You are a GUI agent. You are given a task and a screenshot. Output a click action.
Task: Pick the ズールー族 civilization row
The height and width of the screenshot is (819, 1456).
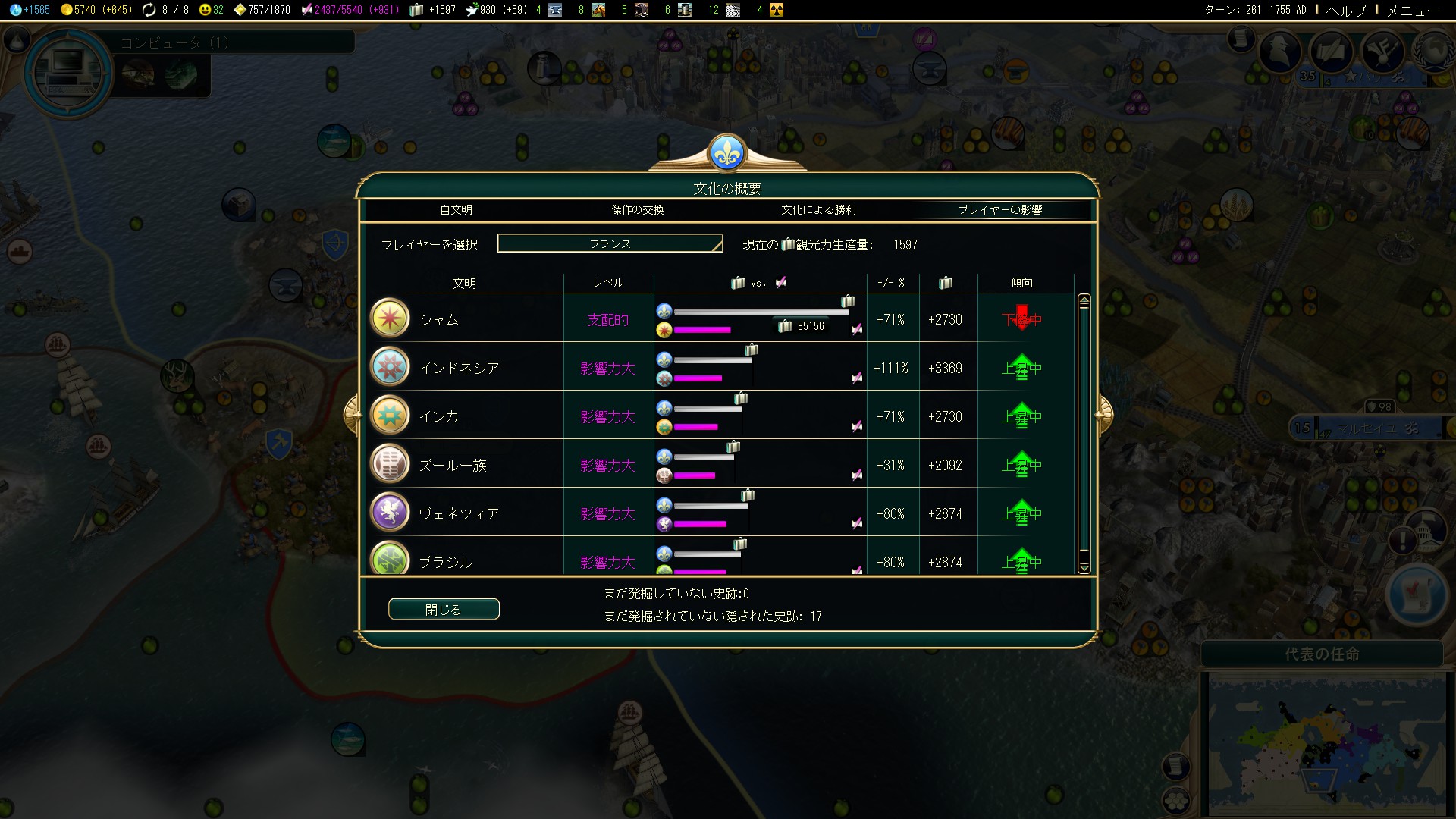pyautogui.click(x=453, y=465)
